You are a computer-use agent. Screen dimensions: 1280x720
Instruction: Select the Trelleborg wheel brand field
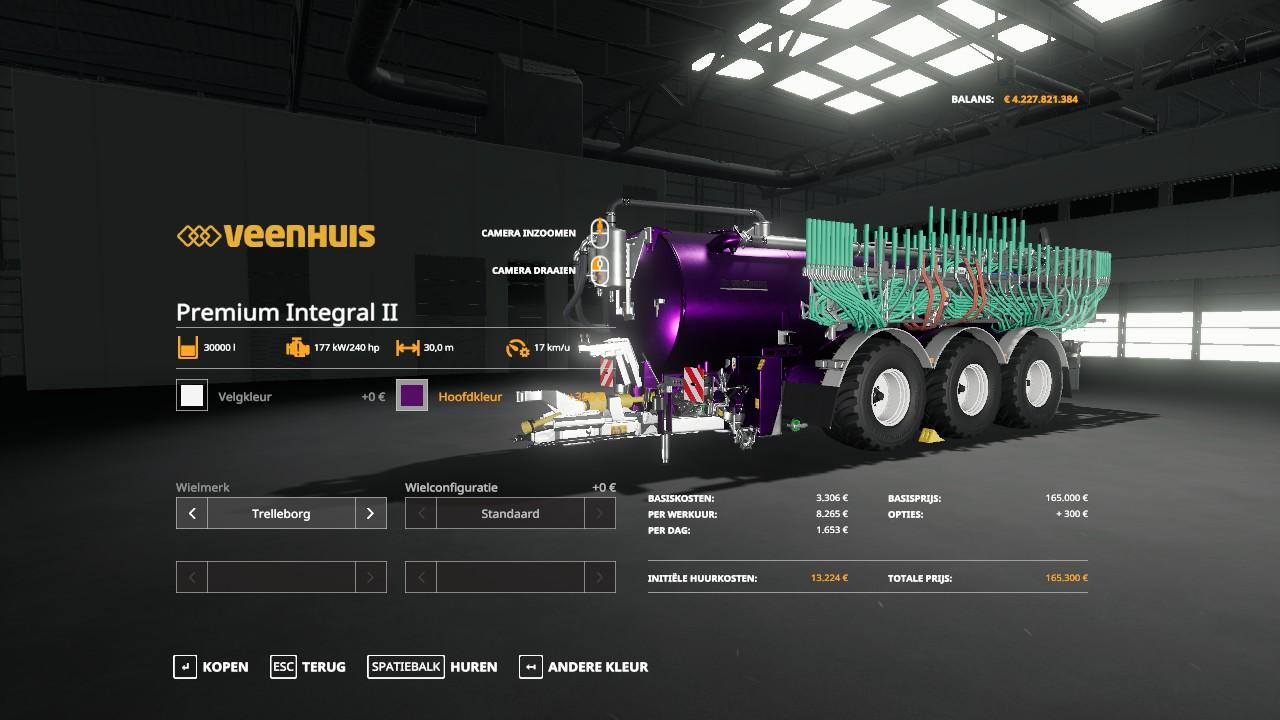click(x=281, y=514)
